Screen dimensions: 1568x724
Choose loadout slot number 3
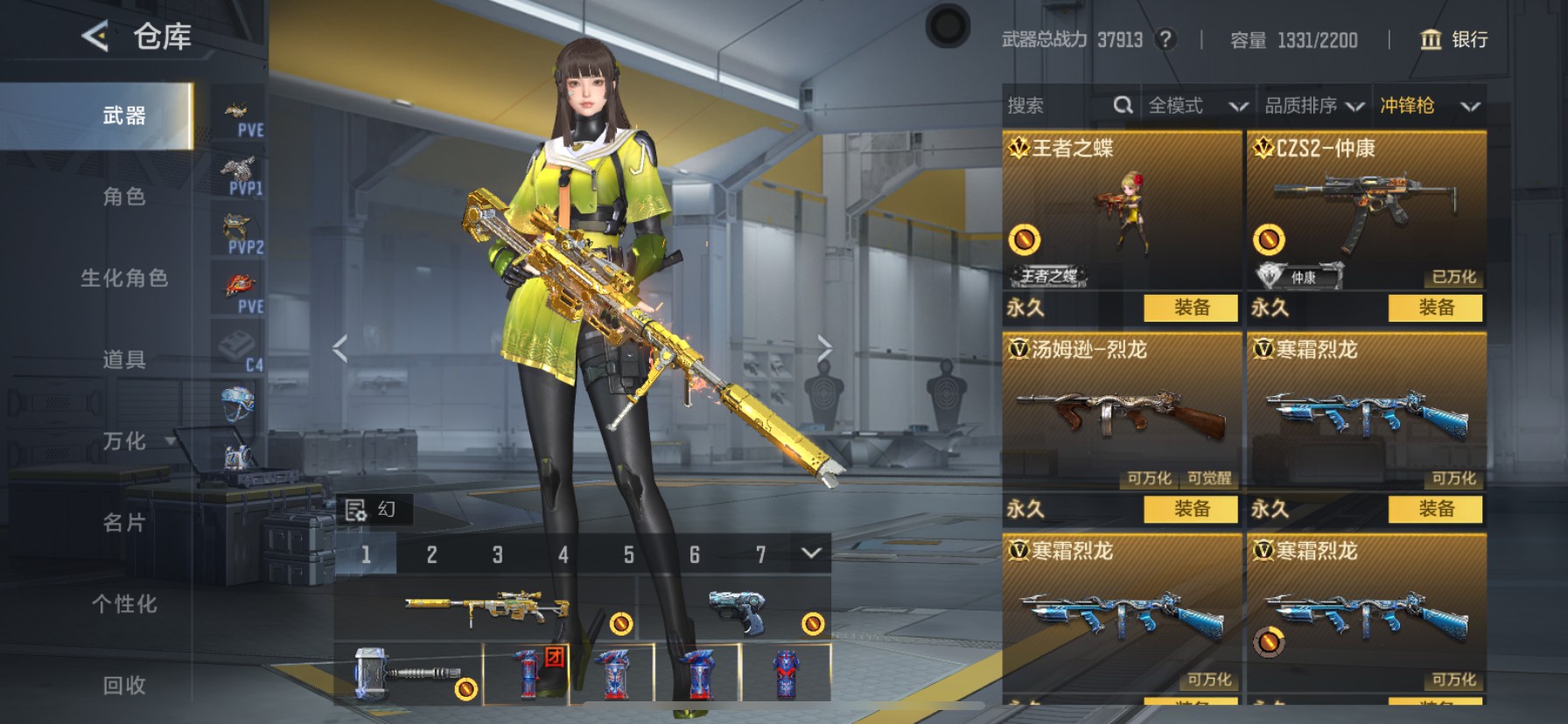[497, 554]
